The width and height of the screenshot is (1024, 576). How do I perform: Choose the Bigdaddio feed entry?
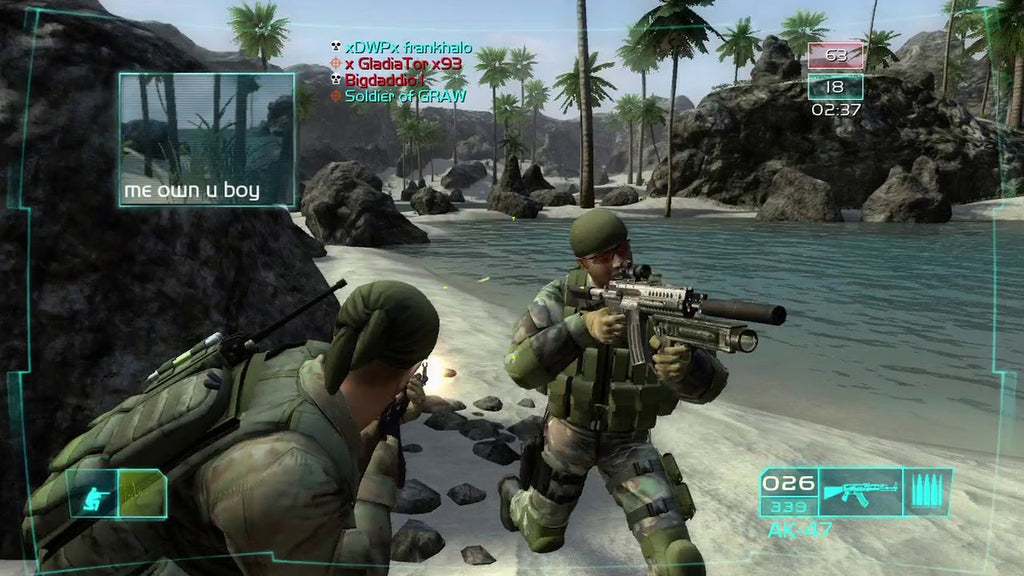(385, 80)
